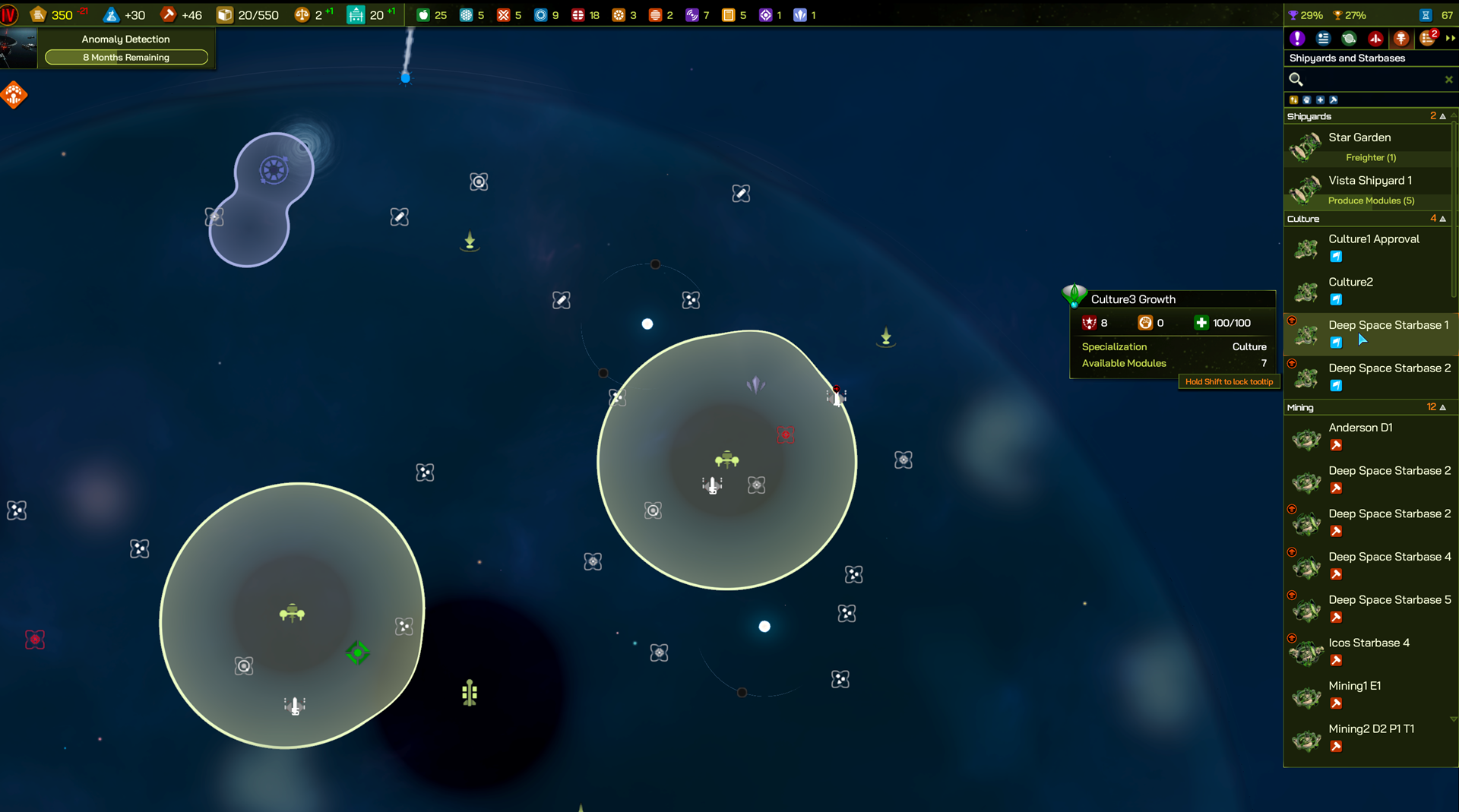Collapse the Mining section header
The image size is (1459, 812).
coord(1442,407)
